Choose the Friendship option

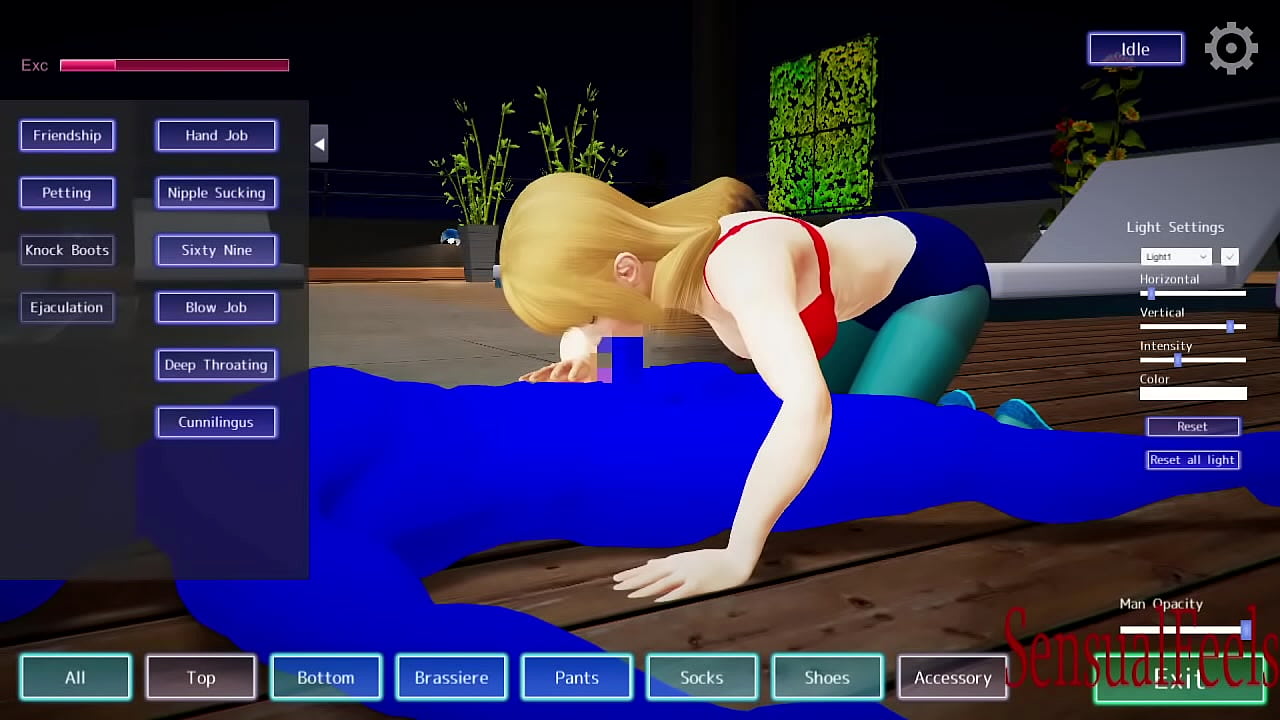pyautogui.click(x=67, y=135)
